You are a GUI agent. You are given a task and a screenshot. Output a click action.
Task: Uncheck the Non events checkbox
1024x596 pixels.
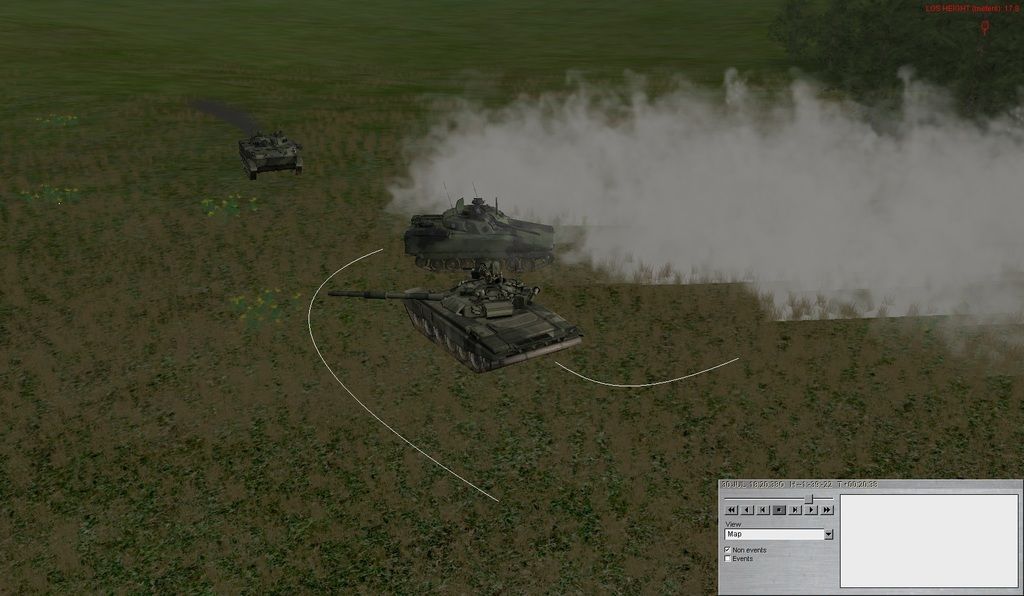728,550
